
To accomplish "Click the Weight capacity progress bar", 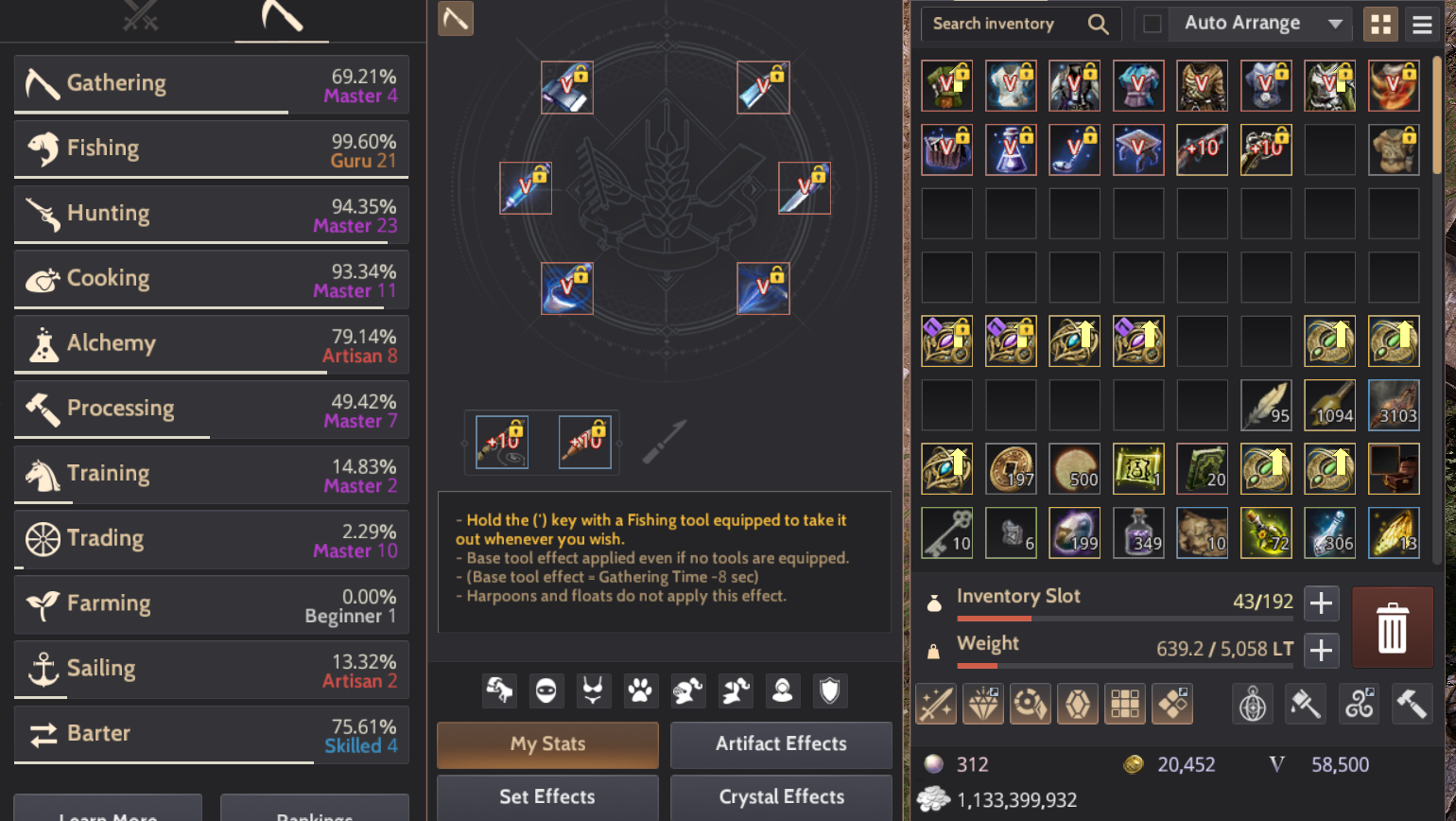I will (1125, 666).
